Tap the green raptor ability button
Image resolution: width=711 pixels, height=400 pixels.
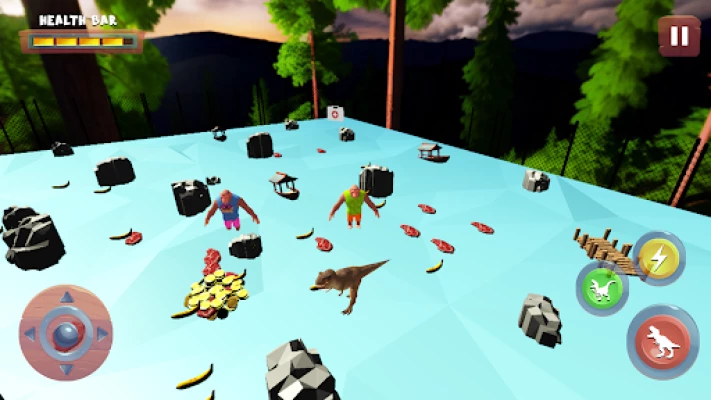click(601, 290)
